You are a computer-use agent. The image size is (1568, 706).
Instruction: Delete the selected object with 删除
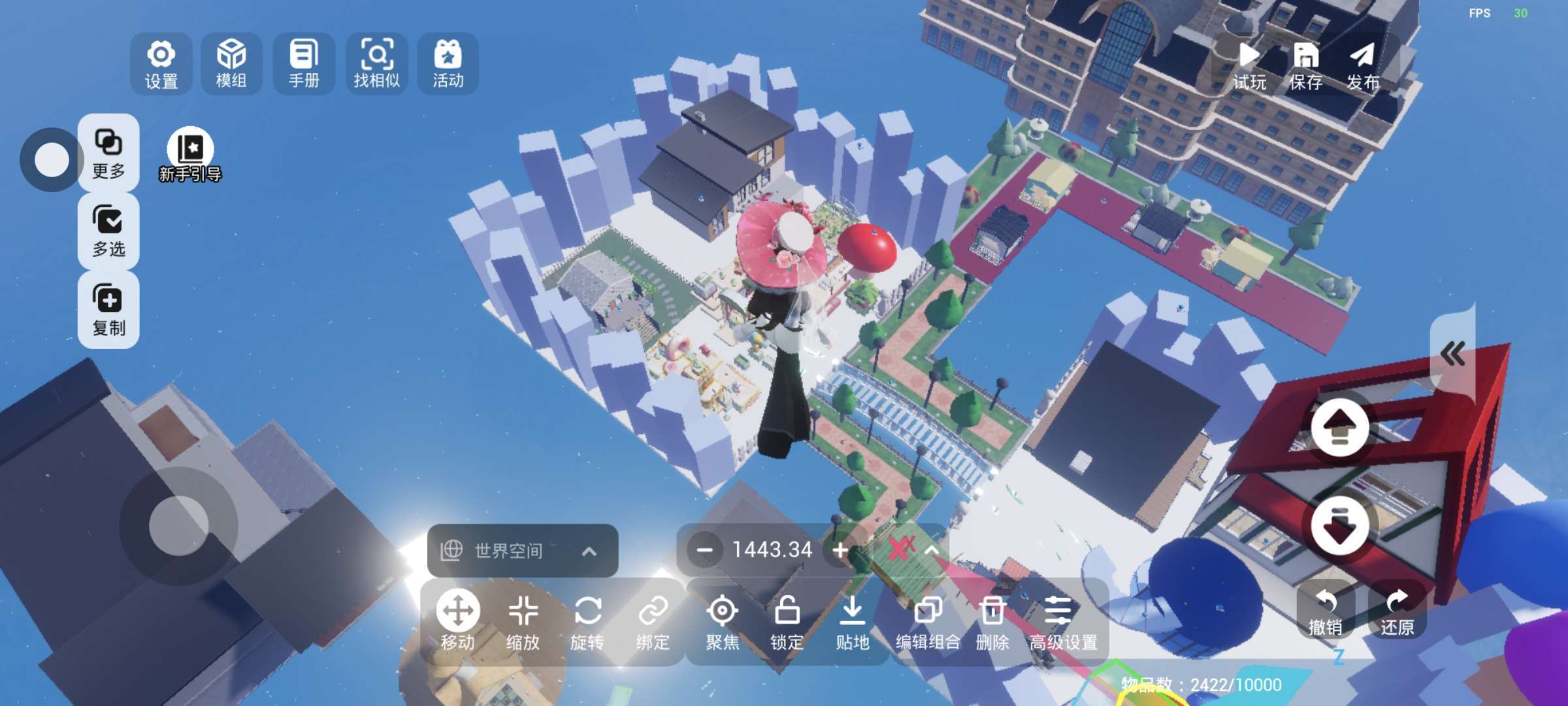pos(992,623)
